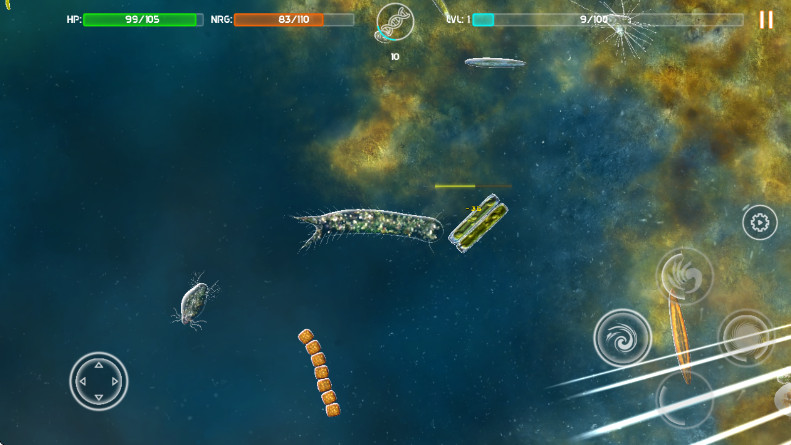Screen dimensions: 791x445
Task: Activate the spiral vortex ability
Action: click(622, 338)
